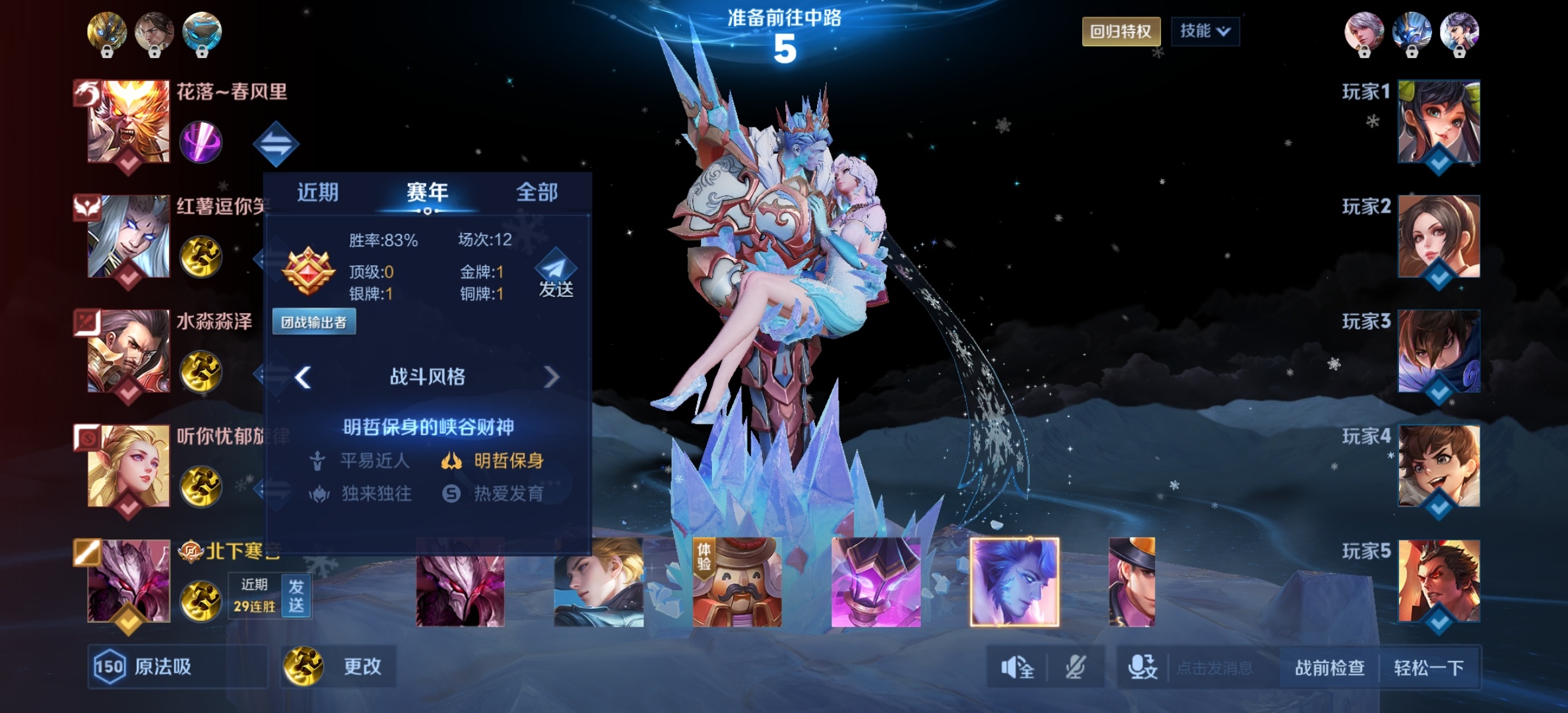The width and height of the screenshot is (1568, 713).
Task: Show previous 战斗风格 page with left arrow
Action: tap(303, 377)
